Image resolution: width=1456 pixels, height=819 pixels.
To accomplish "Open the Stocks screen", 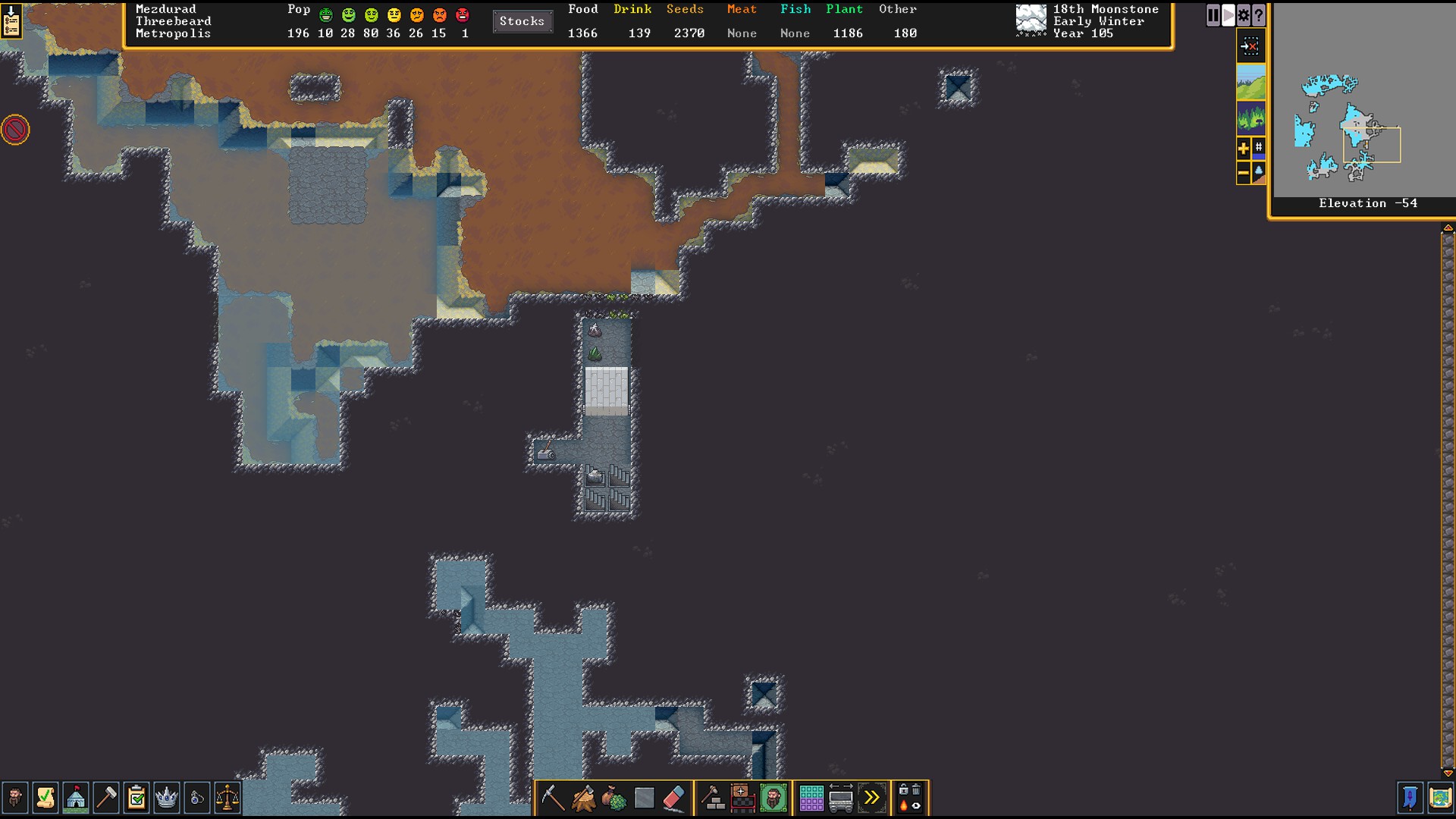I will (522, 21).
